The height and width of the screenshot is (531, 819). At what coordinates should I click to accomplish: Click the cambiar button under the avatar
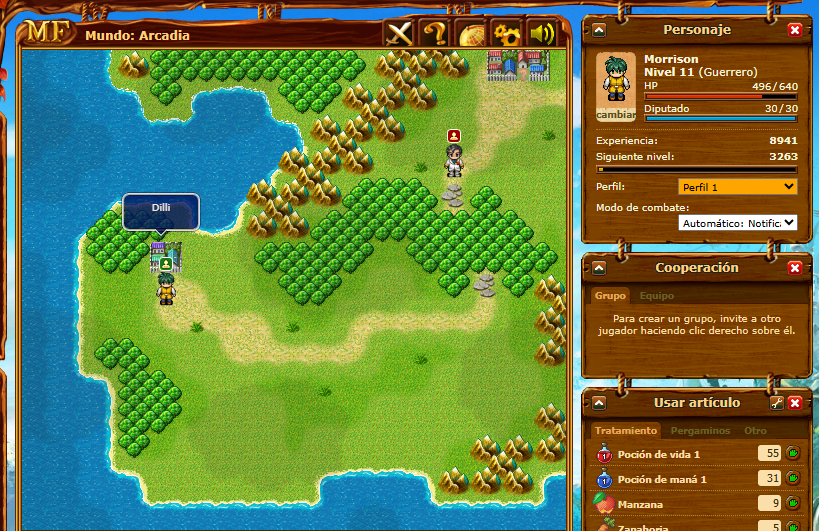click(616, 114)
